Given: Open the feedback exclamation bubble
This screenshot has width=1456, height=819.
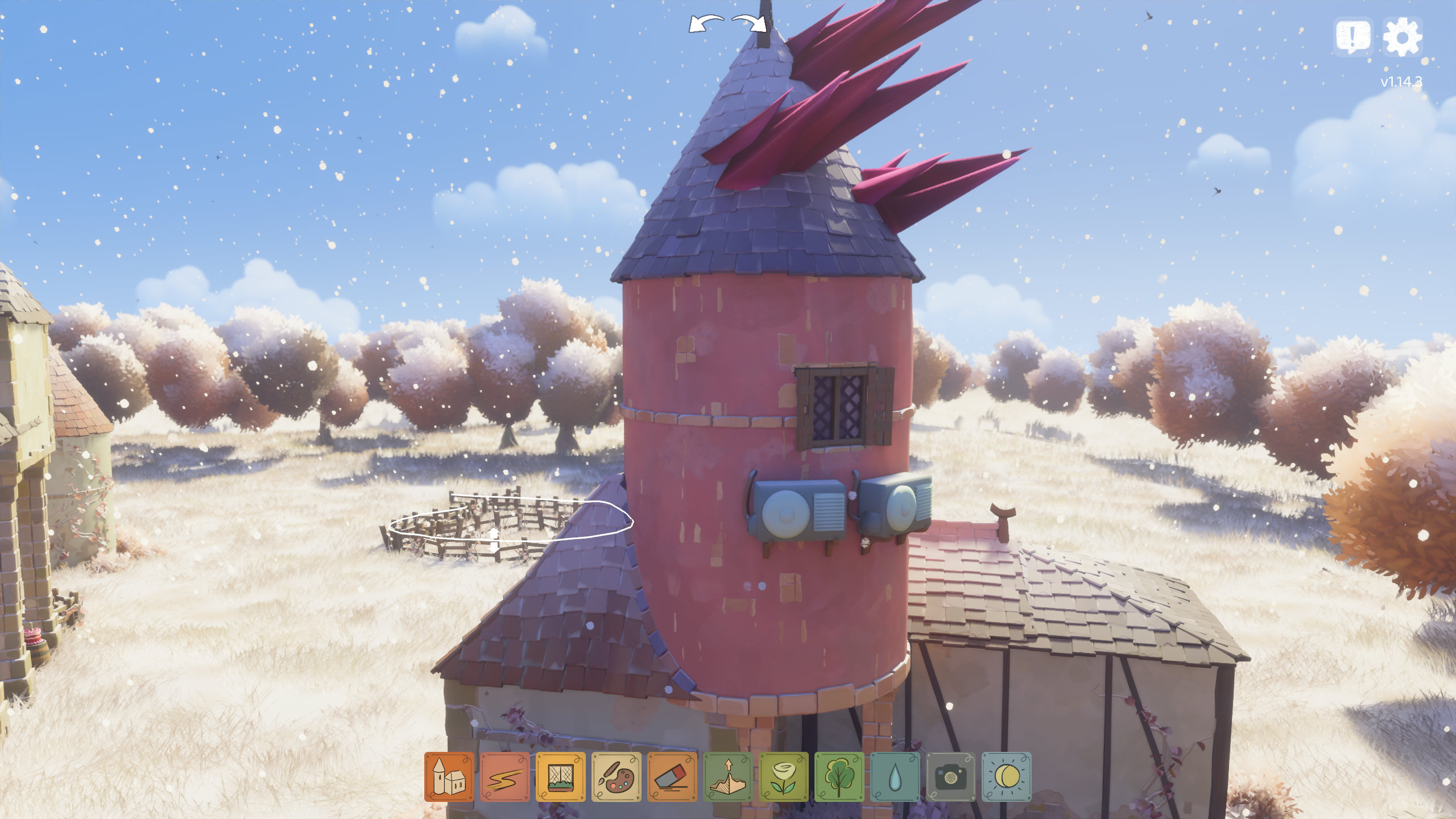Looking at the screenshot, I should click(1353, 37).
